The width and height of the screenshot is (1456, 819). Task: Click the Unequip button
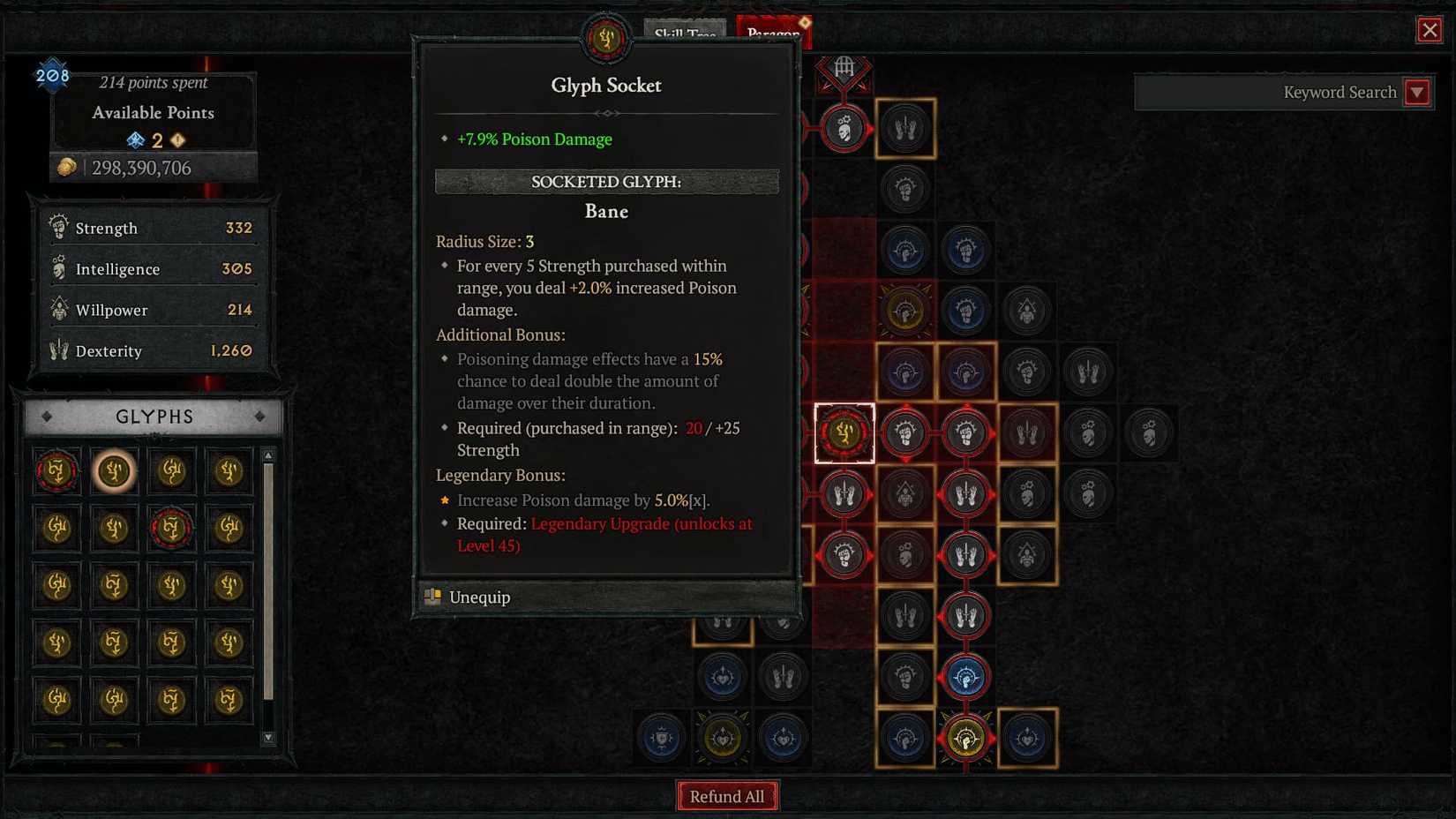click(479, 597)
